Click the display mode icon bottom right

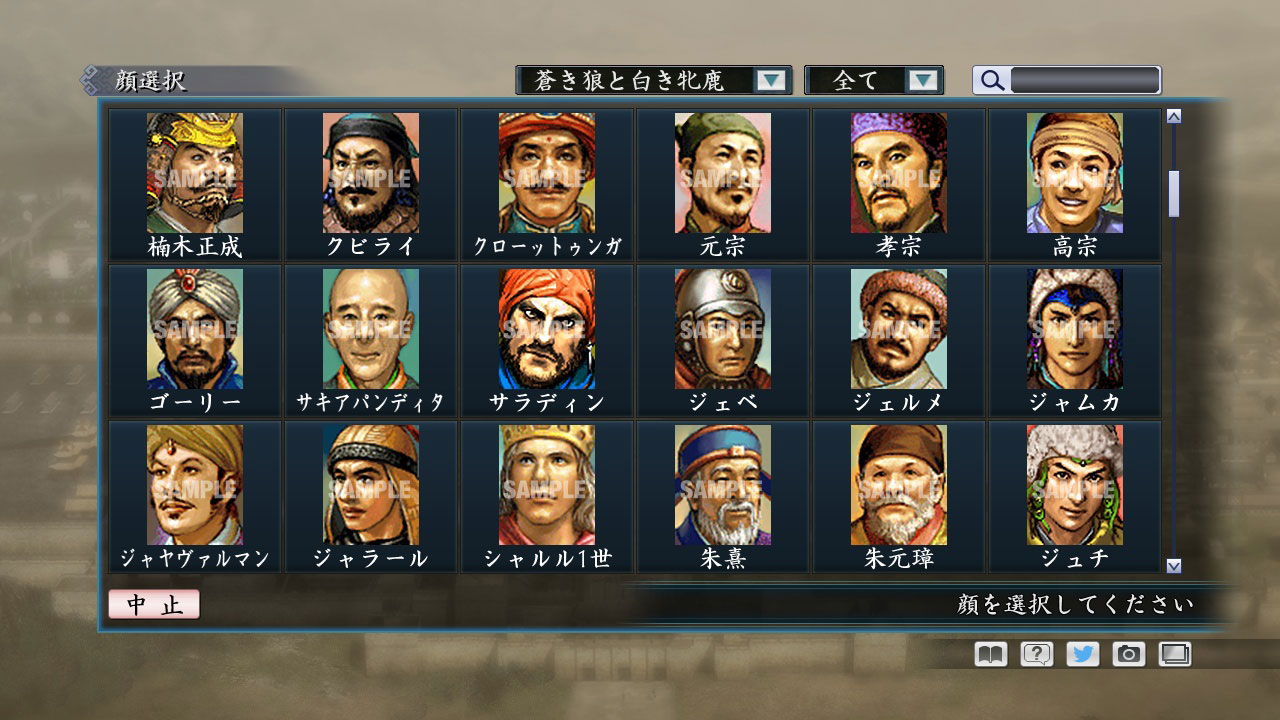[x=1173, y=653]
